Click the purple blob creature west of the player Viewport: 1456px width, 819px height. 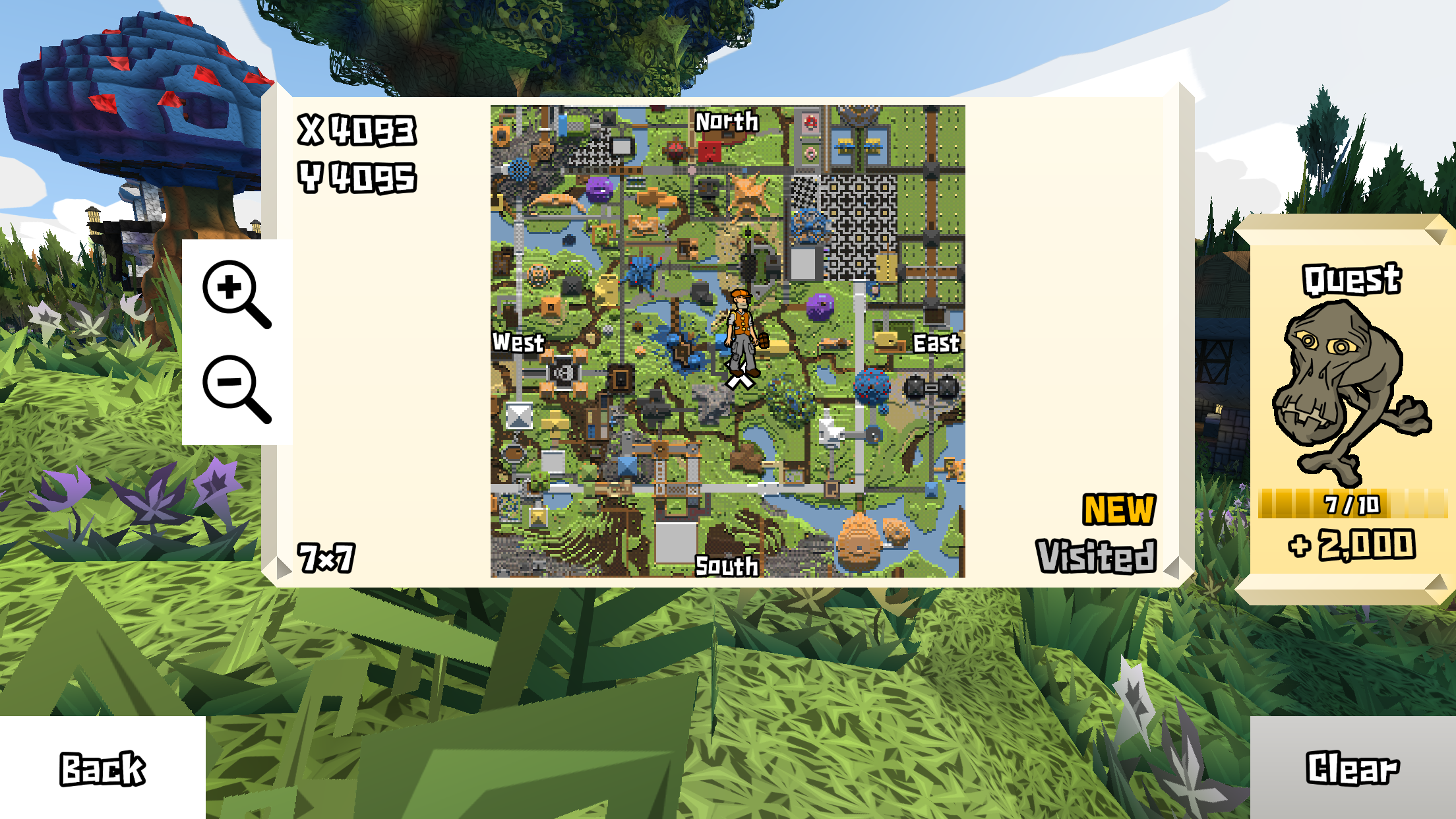(599, 189)
